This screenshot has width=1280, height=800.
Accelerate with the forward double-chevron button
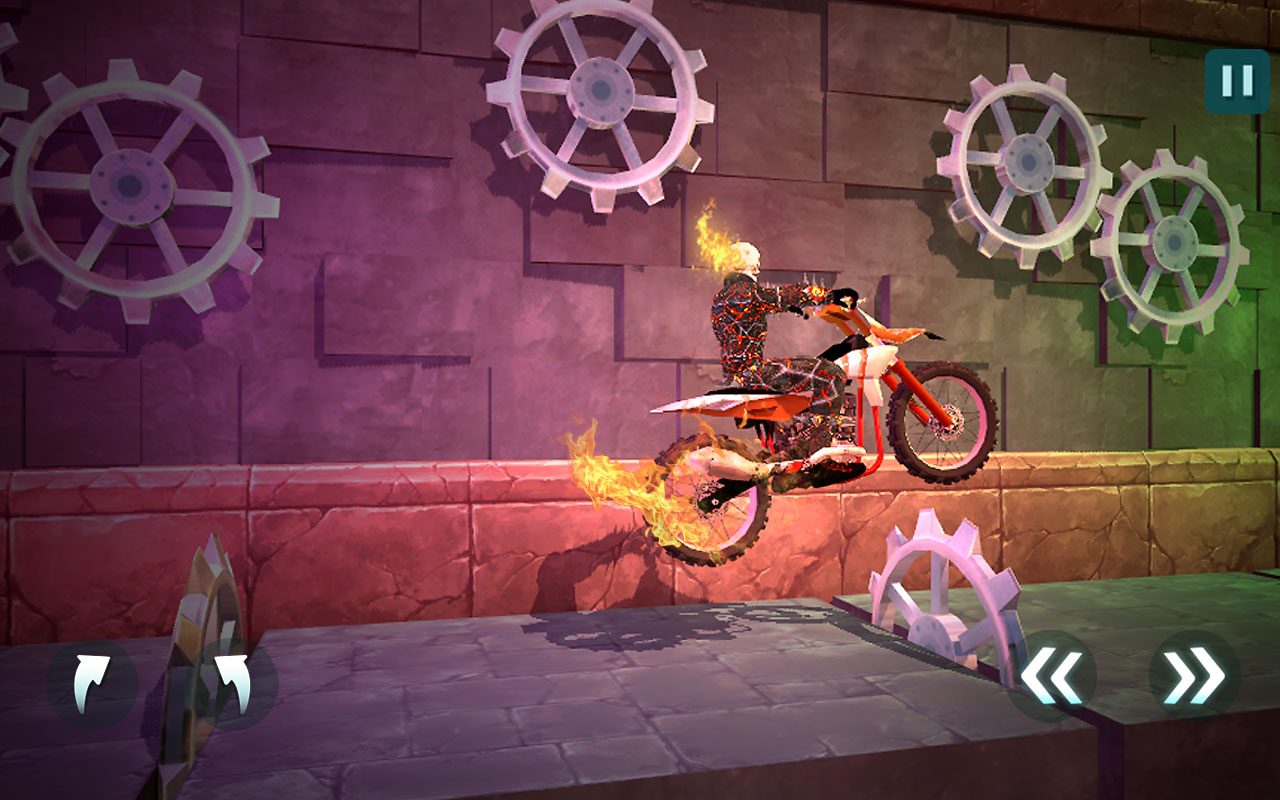tap(1194, 677)
